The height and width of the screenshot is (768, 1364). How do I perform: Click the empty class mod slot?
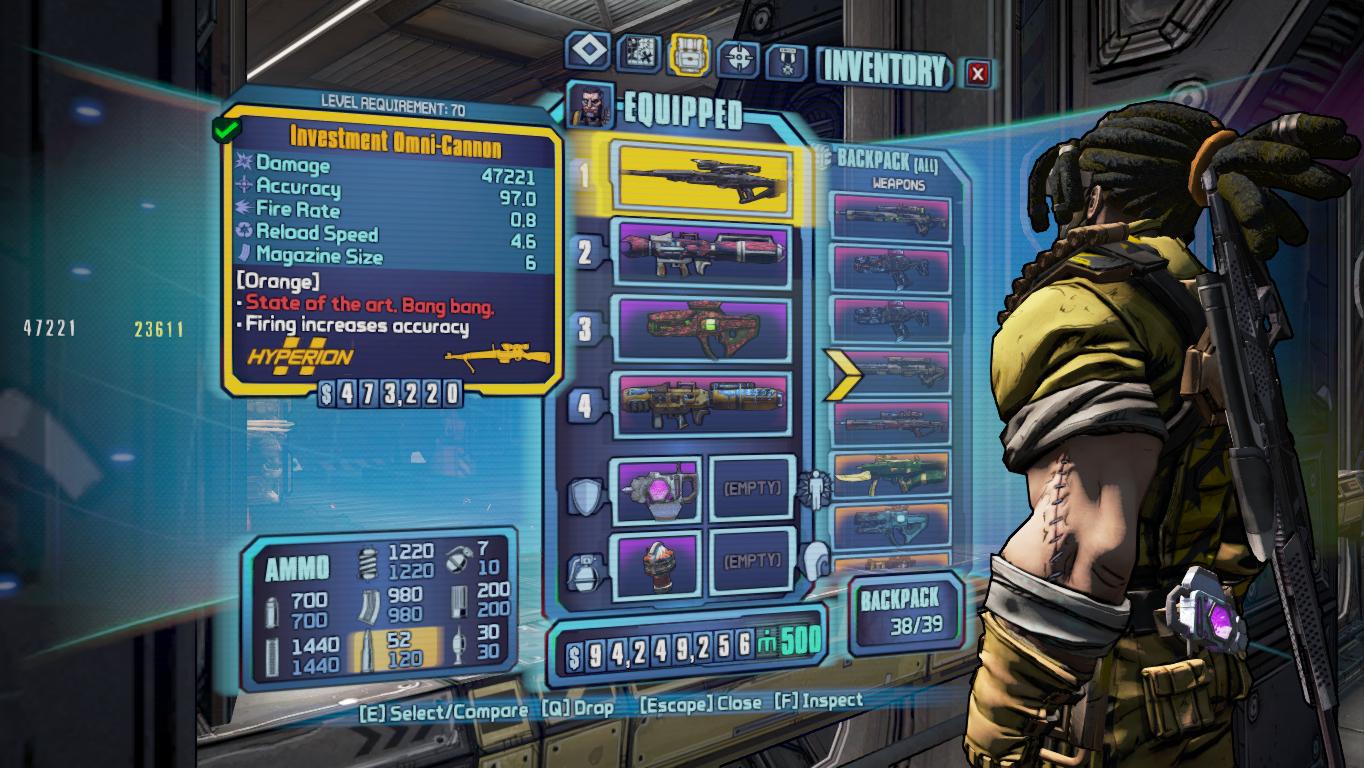tap(751, 489)
